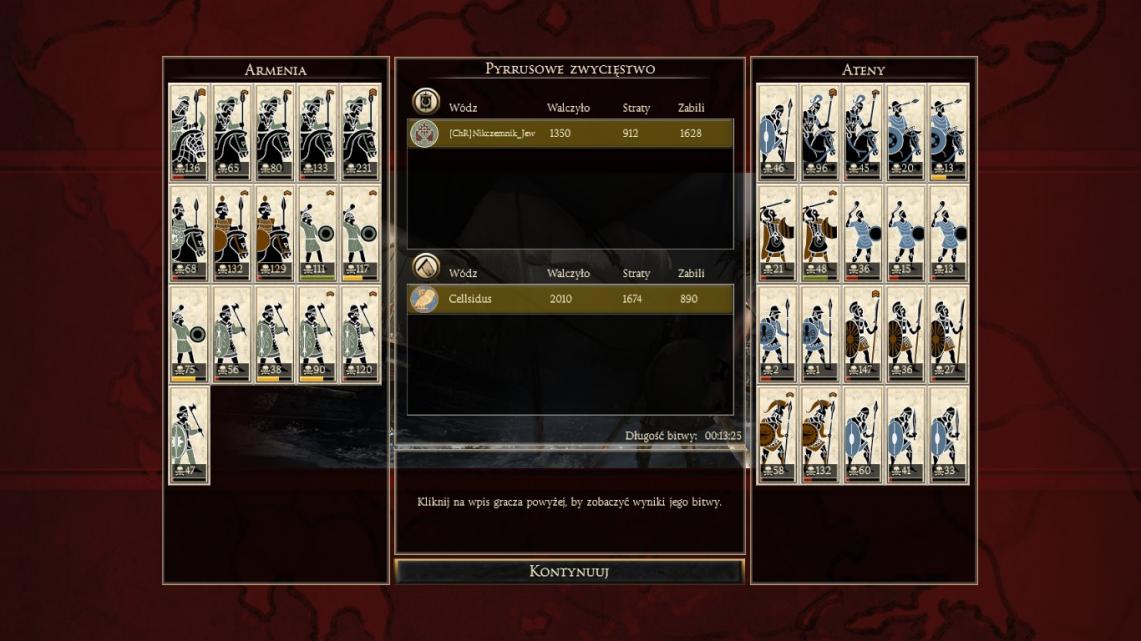Select the [ChR]Nikczemnik_Jew player row
Viewport: 1141px width, 641px height.
click(x=570, y=133)
